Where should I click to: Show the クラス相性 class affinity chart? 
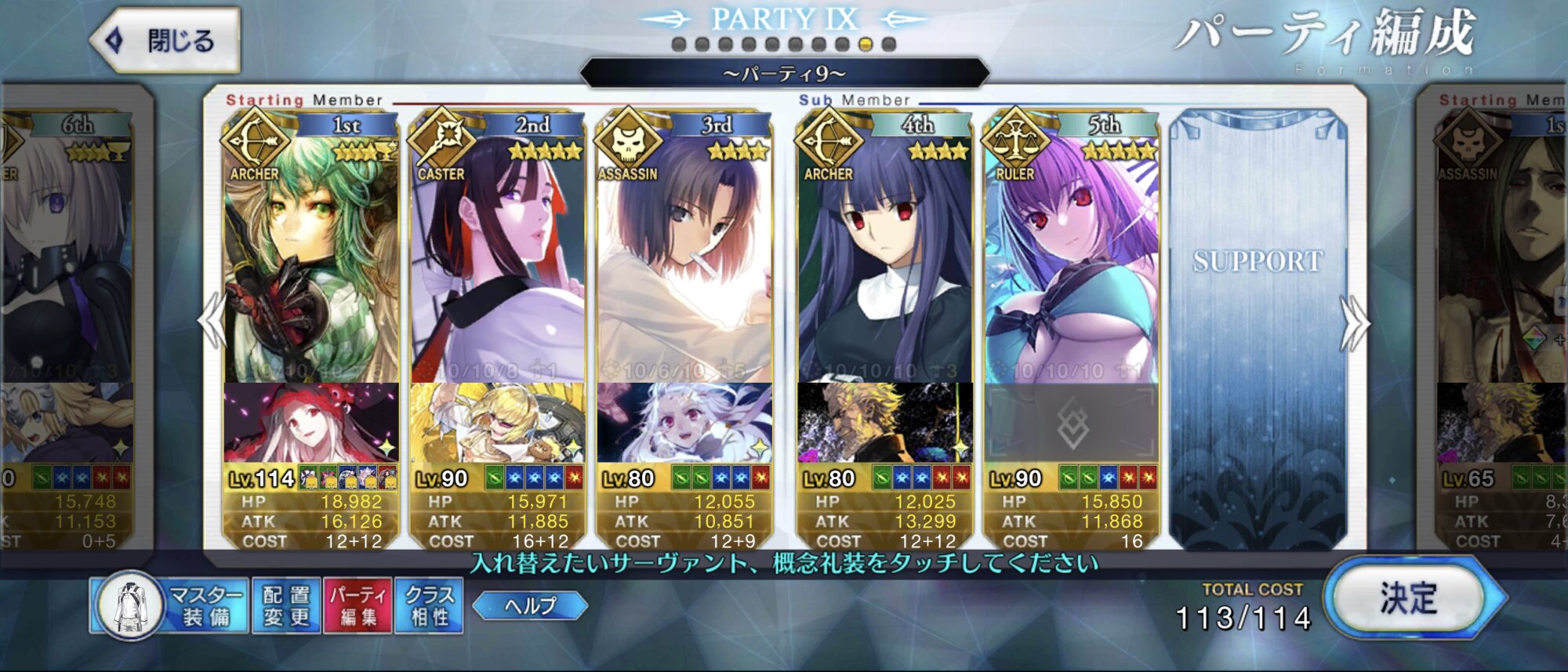point(429,605)
